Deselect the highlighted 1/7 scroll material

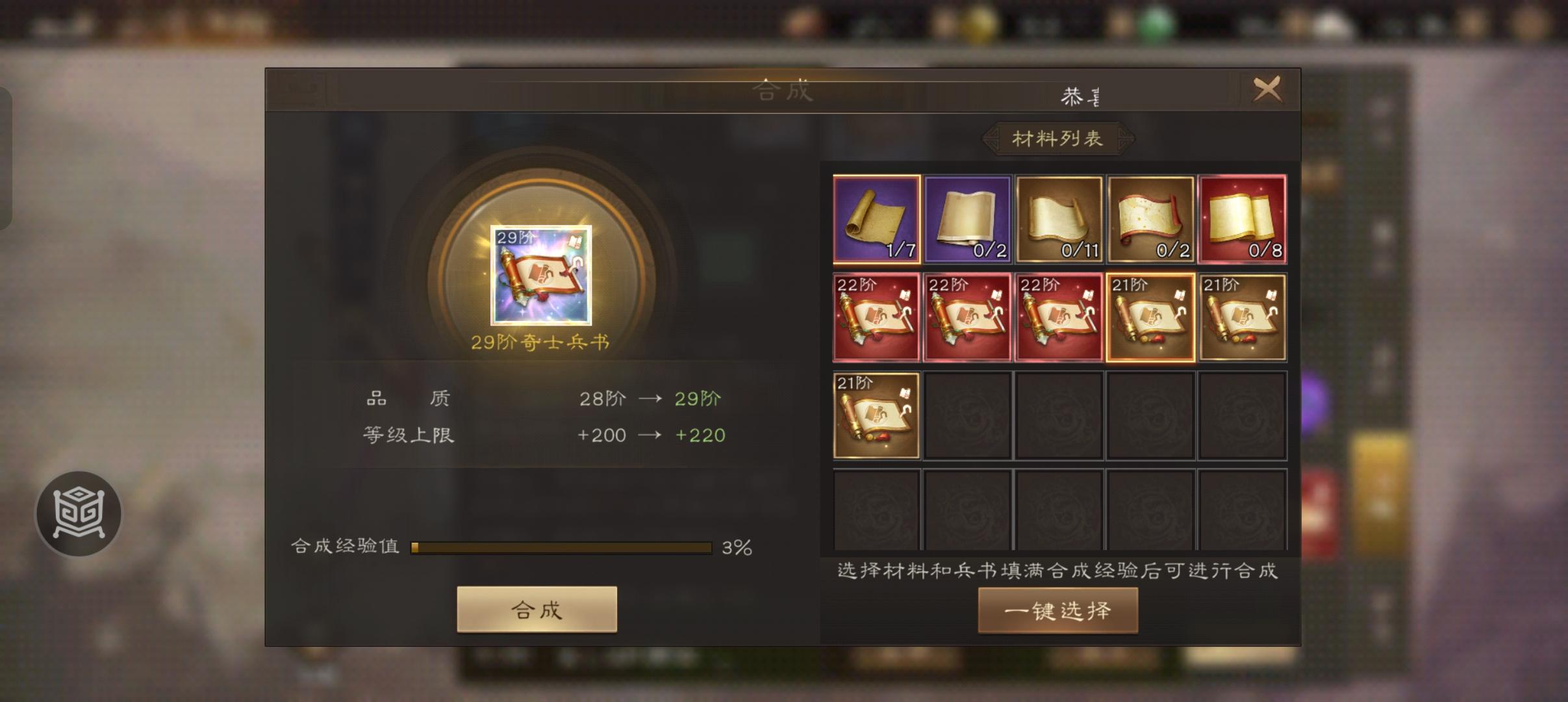(876, 219)
